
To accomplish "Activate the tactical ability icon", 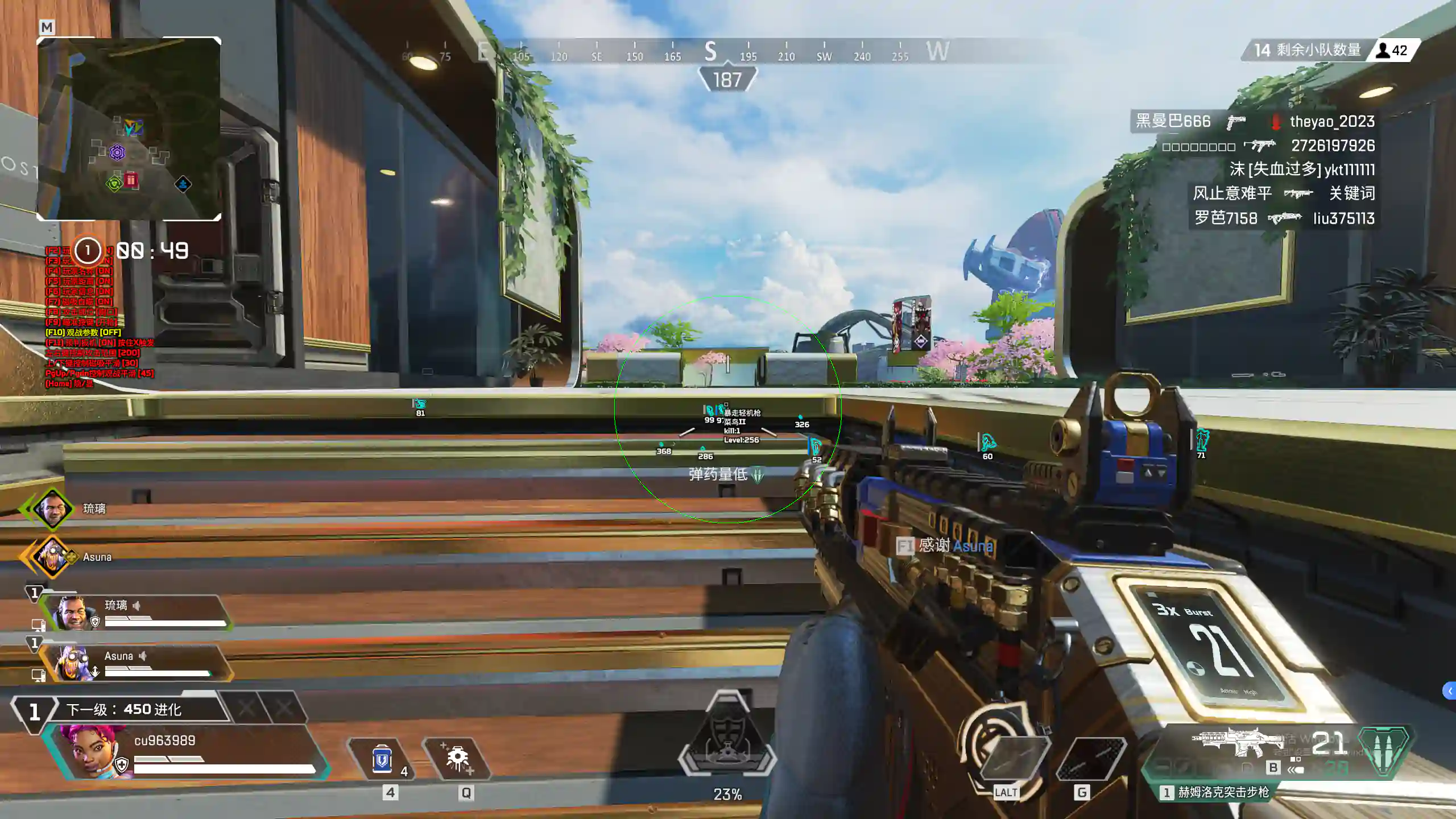I will [458, 759].
